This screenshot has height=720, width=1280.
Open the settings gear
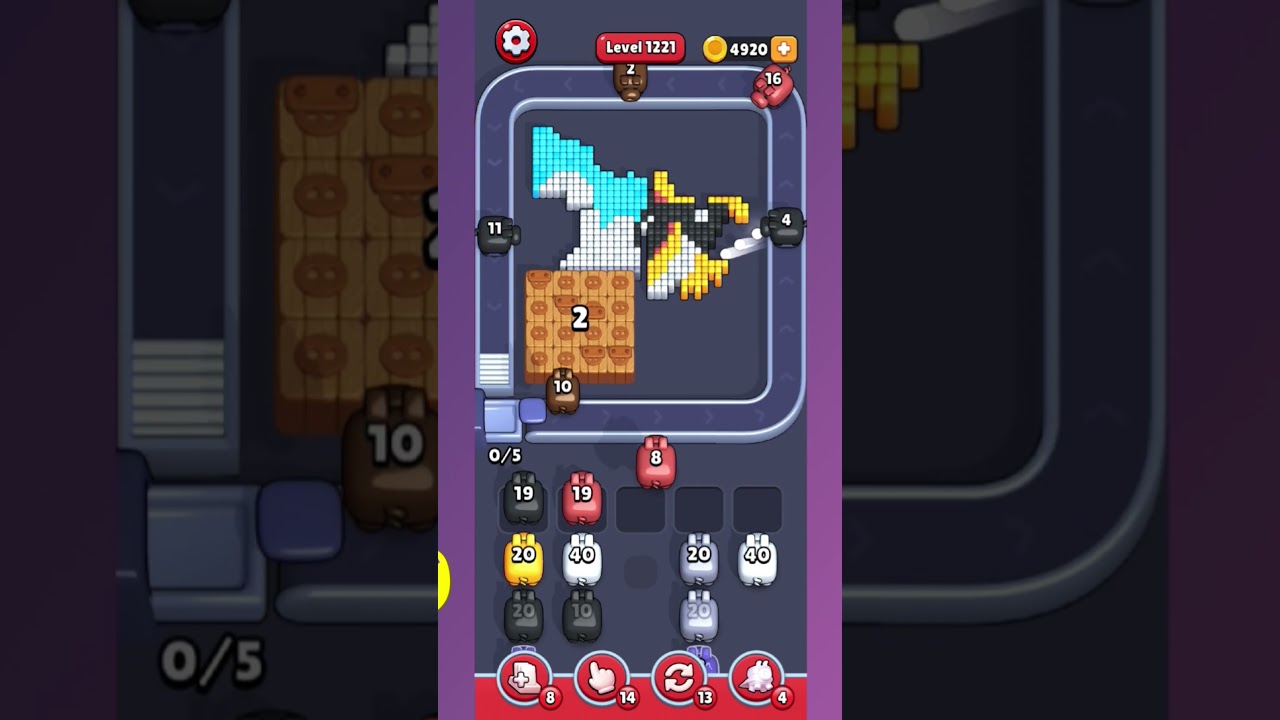[518, 41]
